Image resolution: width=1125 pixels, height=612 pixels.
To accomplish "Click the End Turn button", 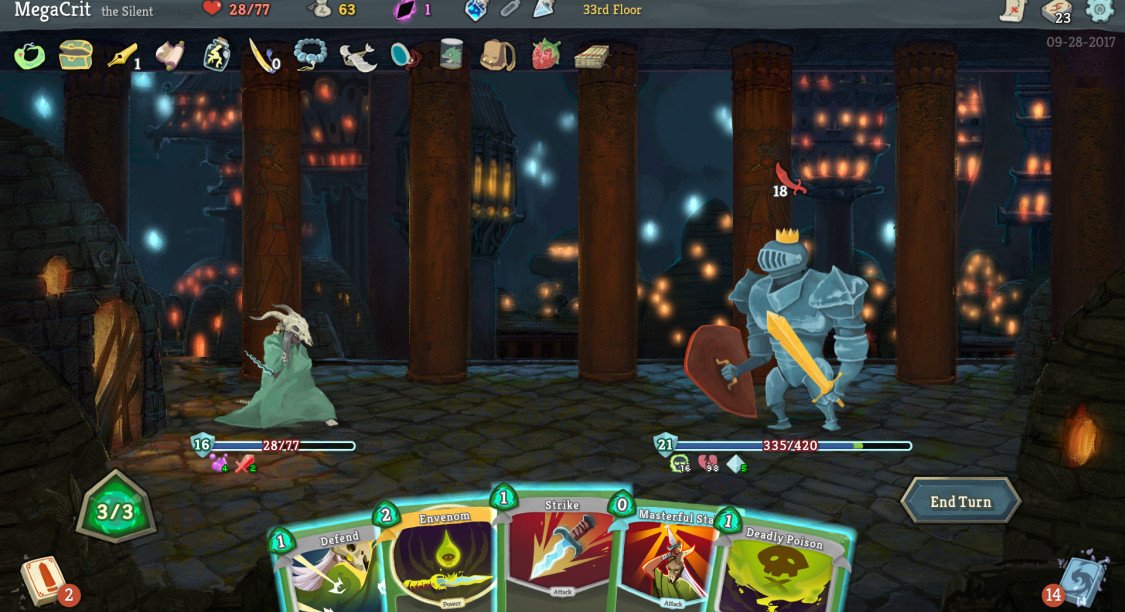I will coord(959,501).
